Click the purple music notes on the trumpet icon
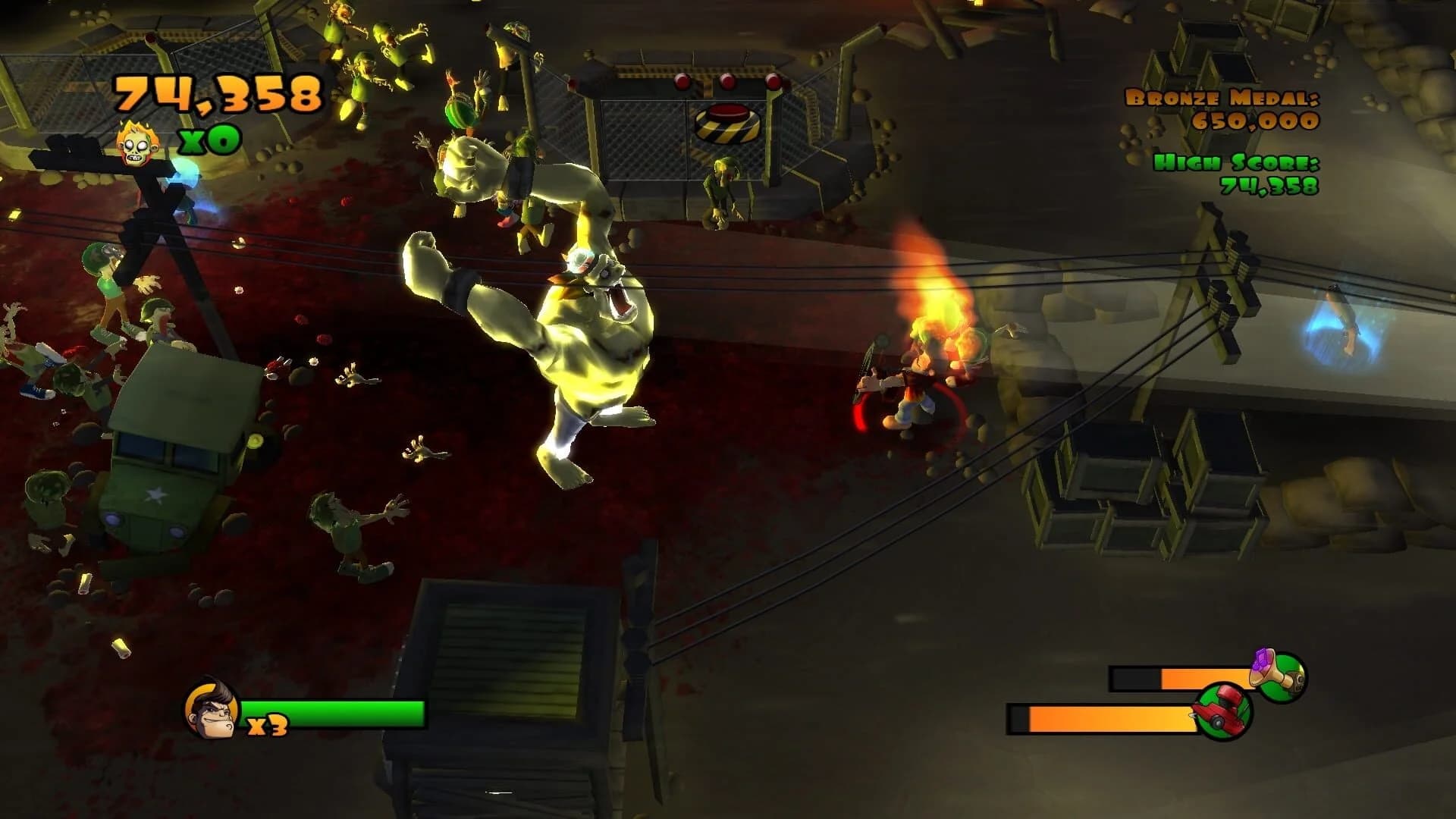 pos(1260,658)
